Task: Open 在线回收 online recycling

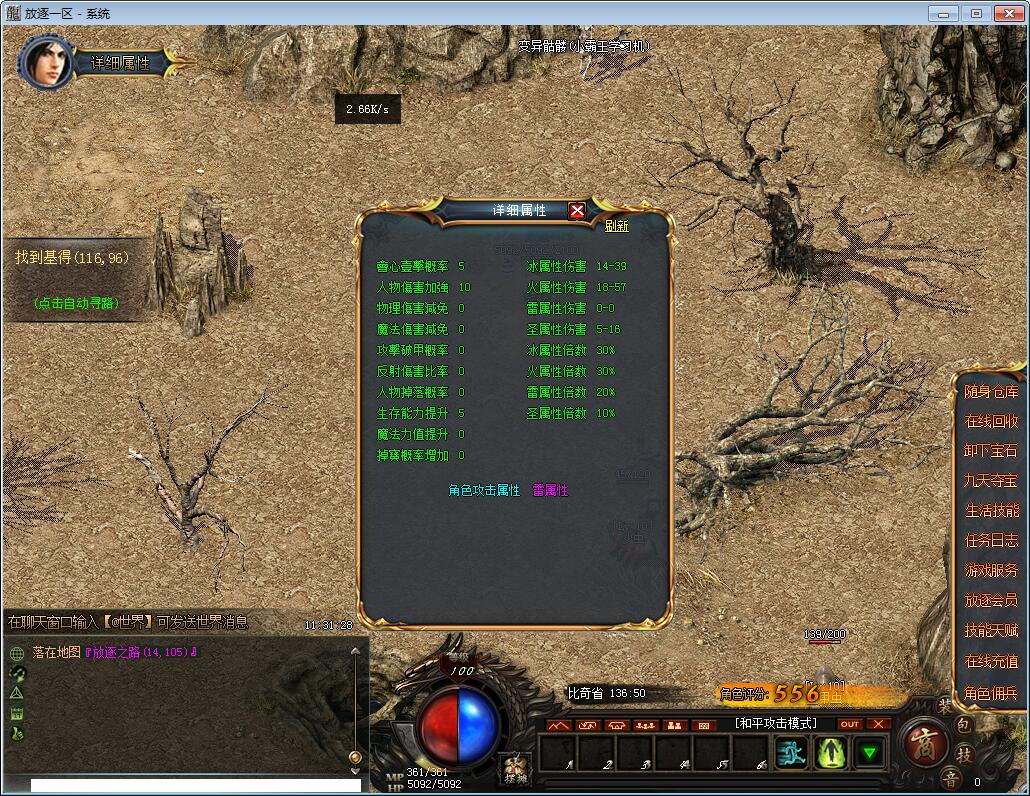Action: coord(991,421)
